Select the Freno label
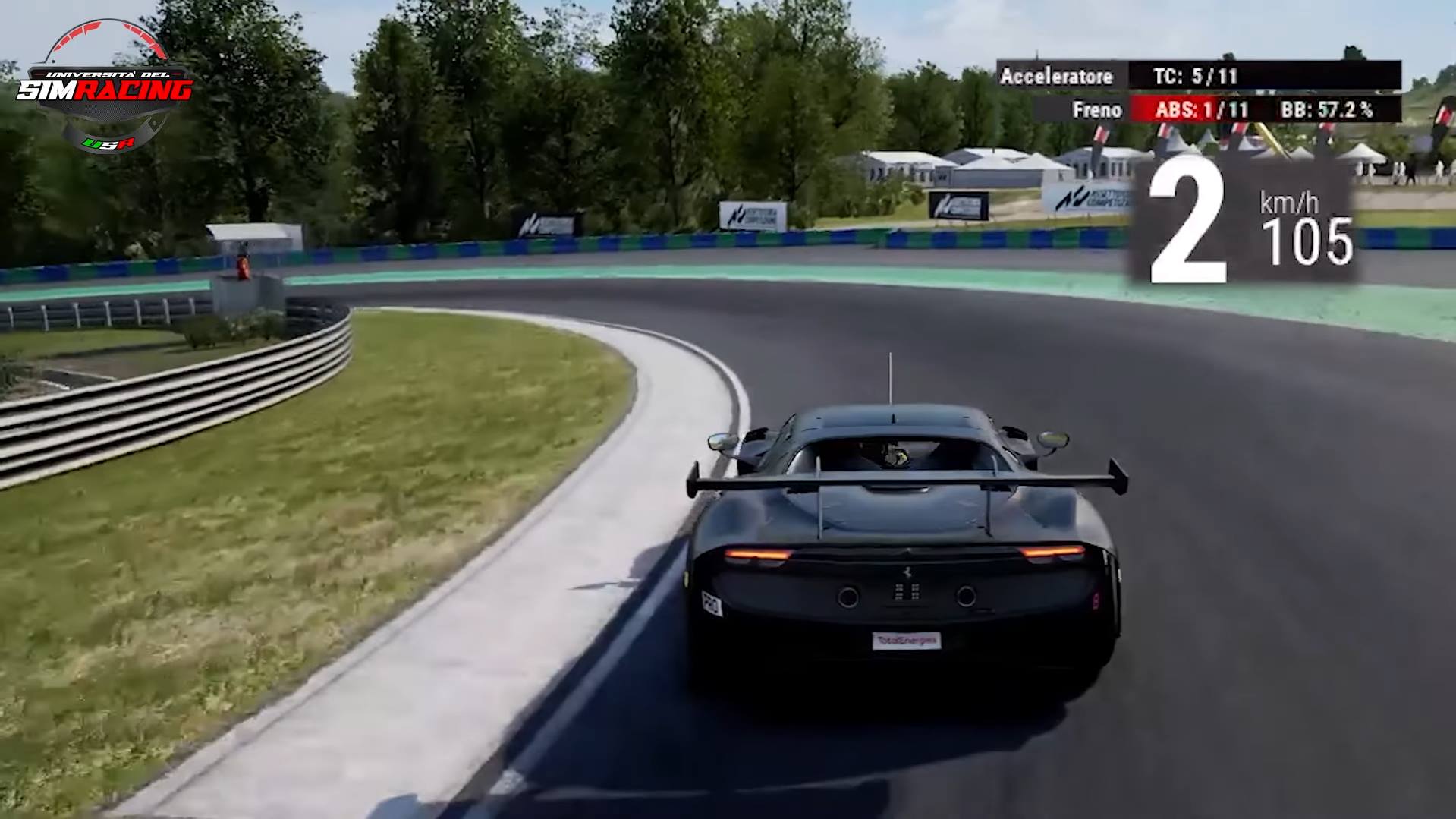 1098,109
